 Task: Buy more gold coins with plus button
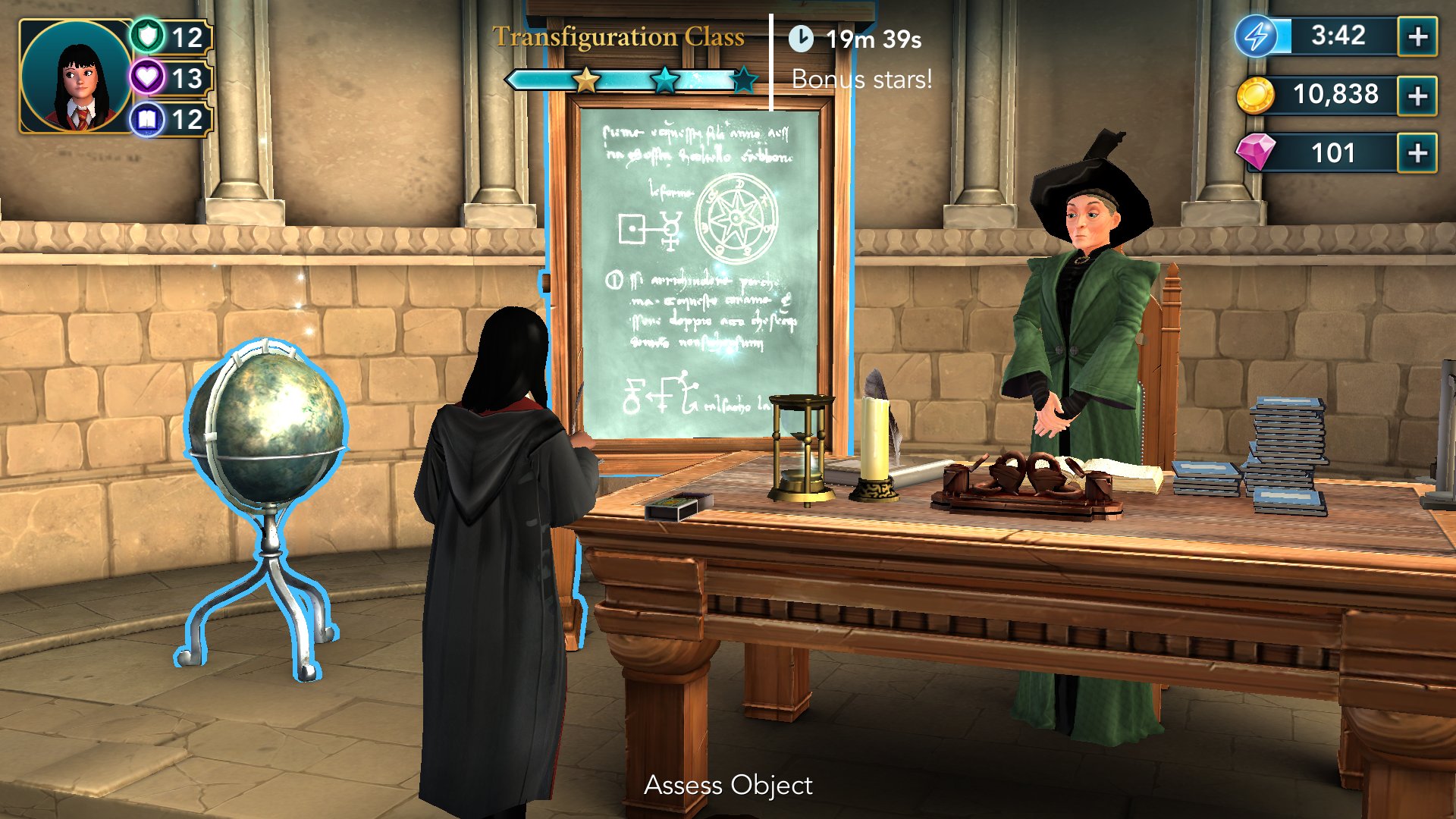(x=1417, y=96)
